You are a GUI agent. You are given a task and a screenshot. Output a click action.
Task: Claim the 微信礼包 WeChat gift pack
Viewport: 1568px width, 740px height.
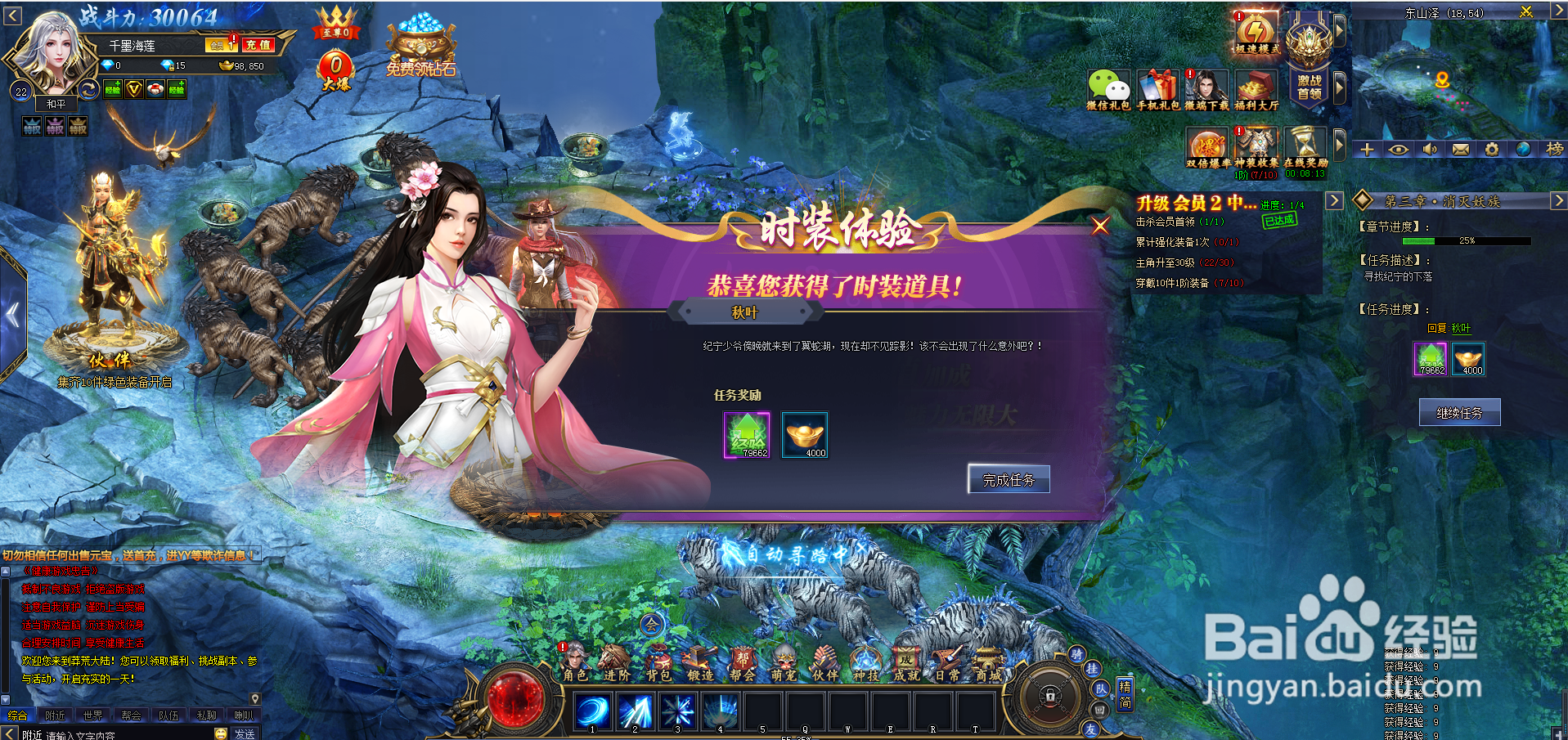(1109, 86)
